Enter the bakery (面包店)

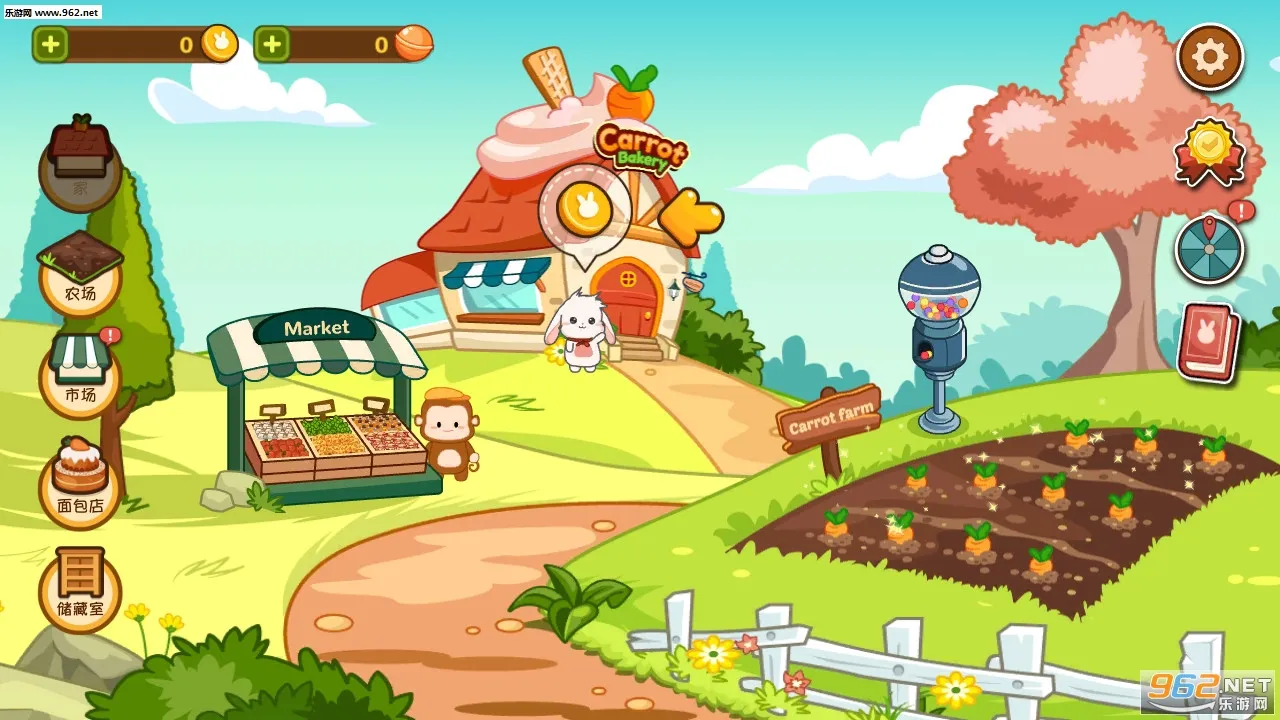[x=80, y=485]
